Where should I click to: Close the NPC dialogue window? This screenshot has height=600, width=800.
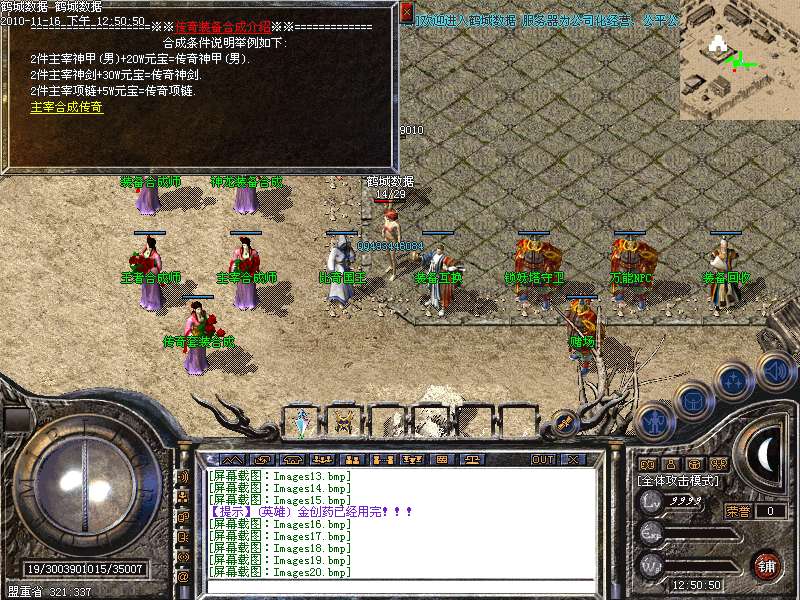tap(406, 12)
